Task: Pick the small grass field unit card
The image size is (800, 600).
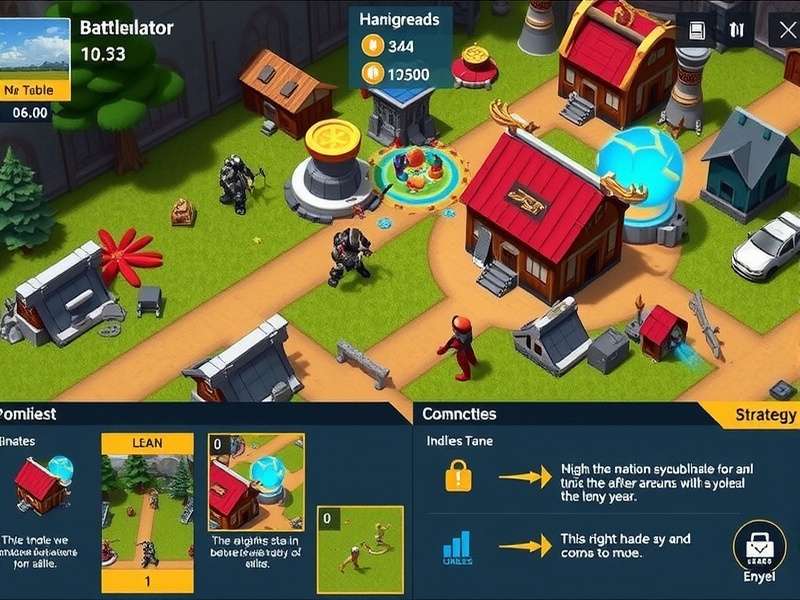Action: [x=360, y=550]
